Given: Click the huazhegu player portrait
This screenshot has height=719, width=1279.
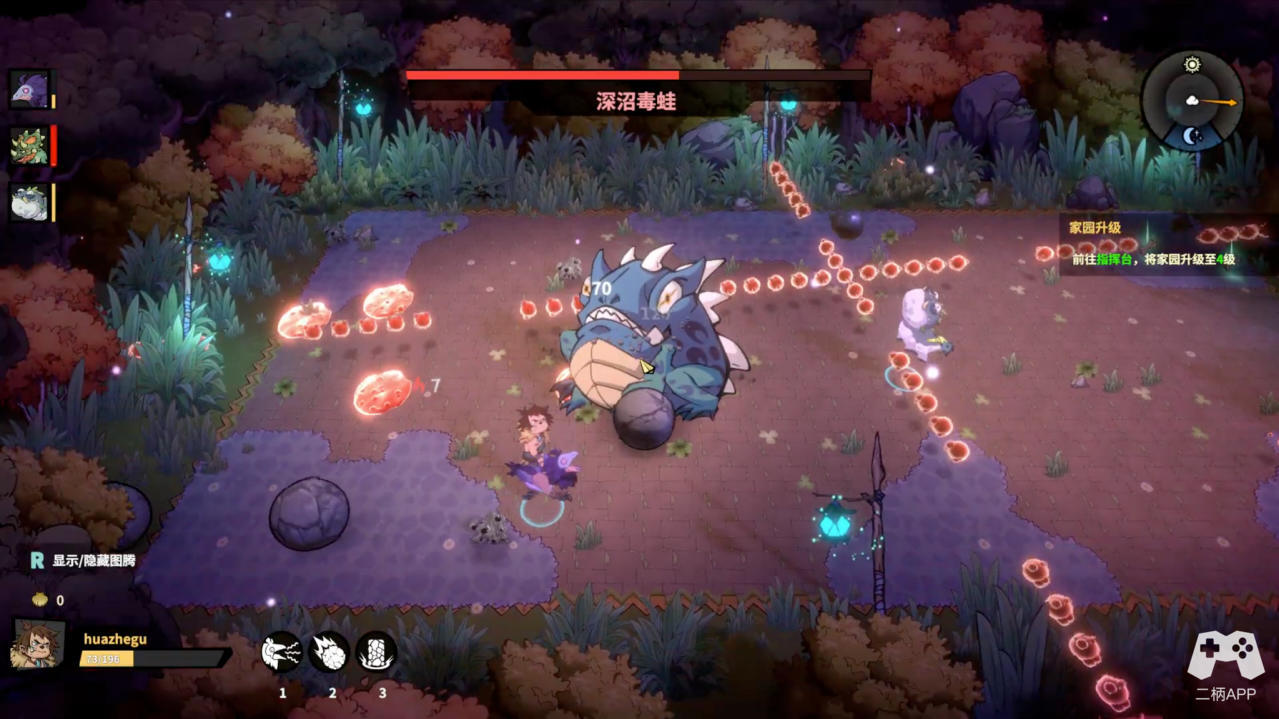Looking at the screenshot, I should 38,643.
